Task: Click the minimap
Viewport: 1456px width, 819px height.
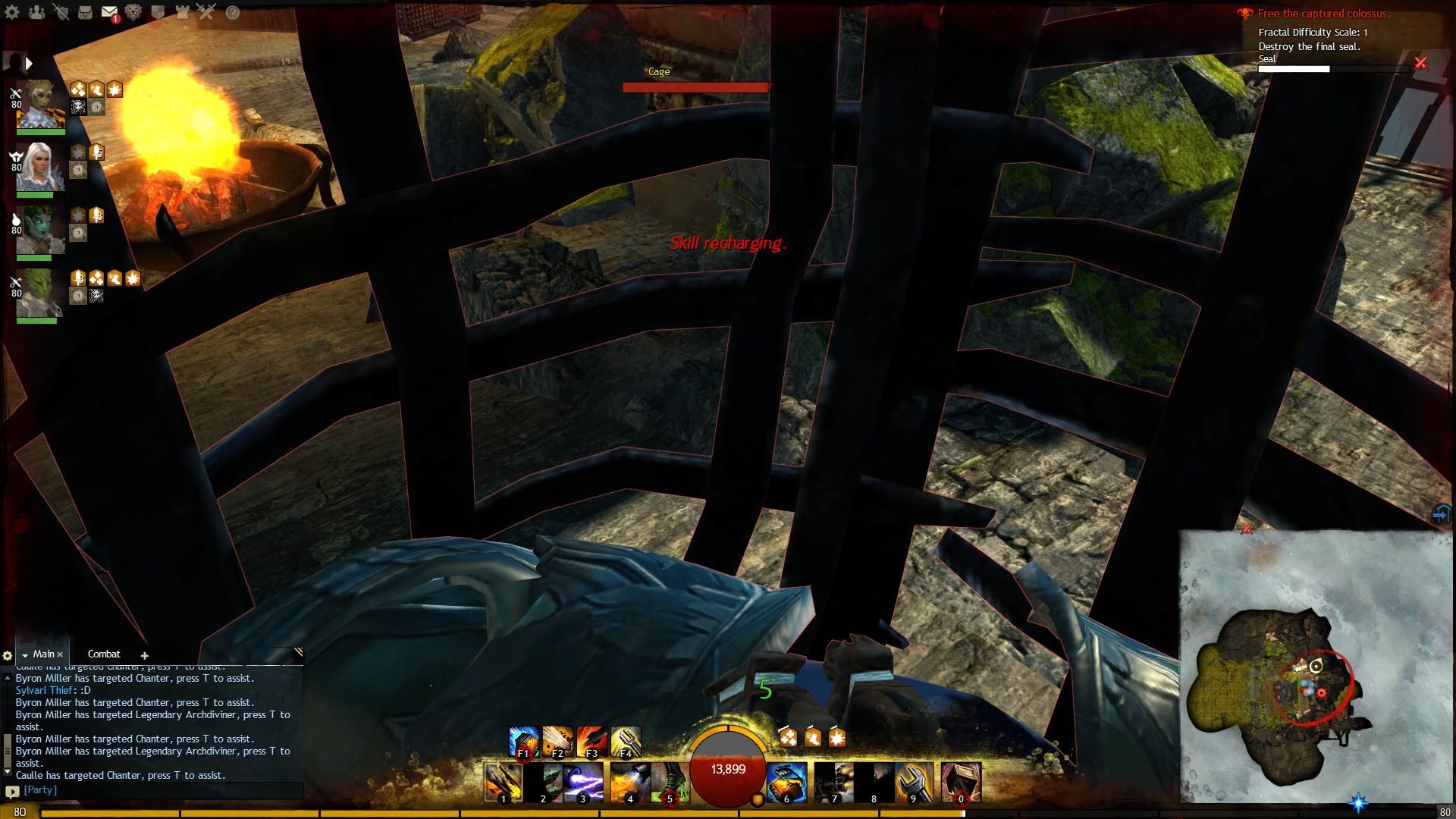Action: coord(1316,667)
